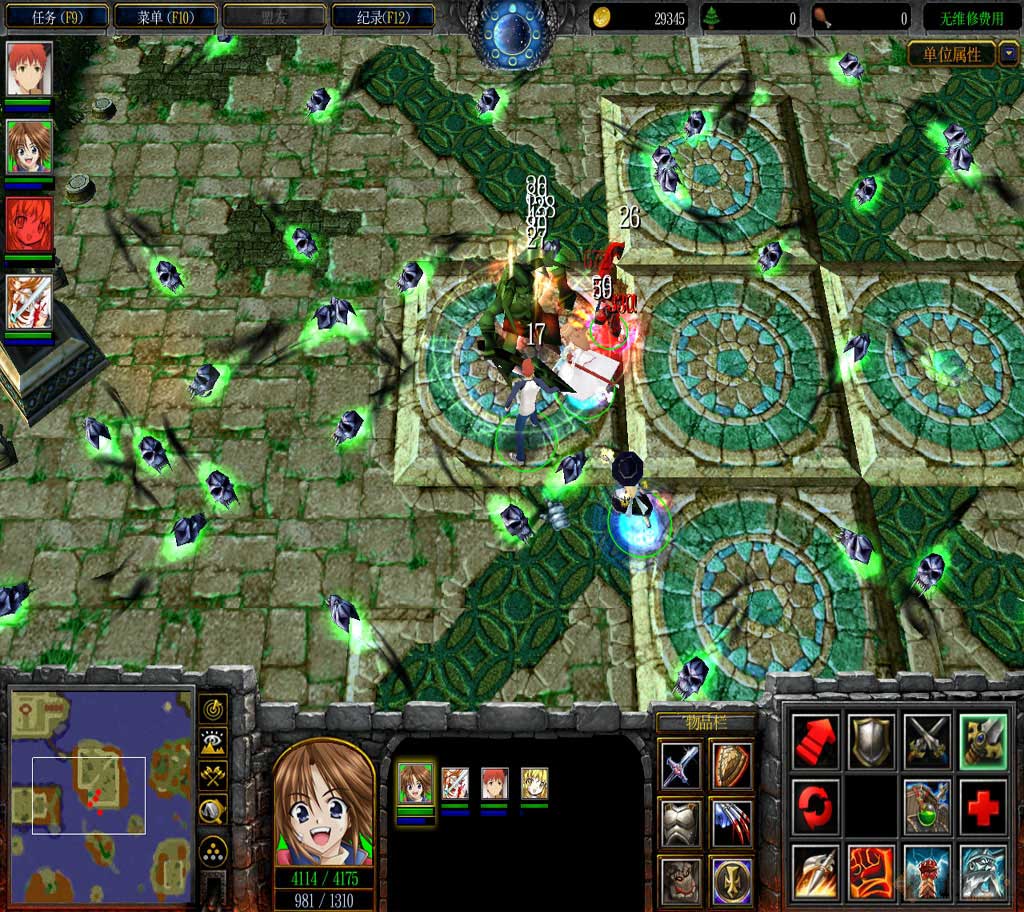Open the 菜单 (F10) game menu
Image resolution: width=1024 pixels, height=912 pixels.
[165, 17]
